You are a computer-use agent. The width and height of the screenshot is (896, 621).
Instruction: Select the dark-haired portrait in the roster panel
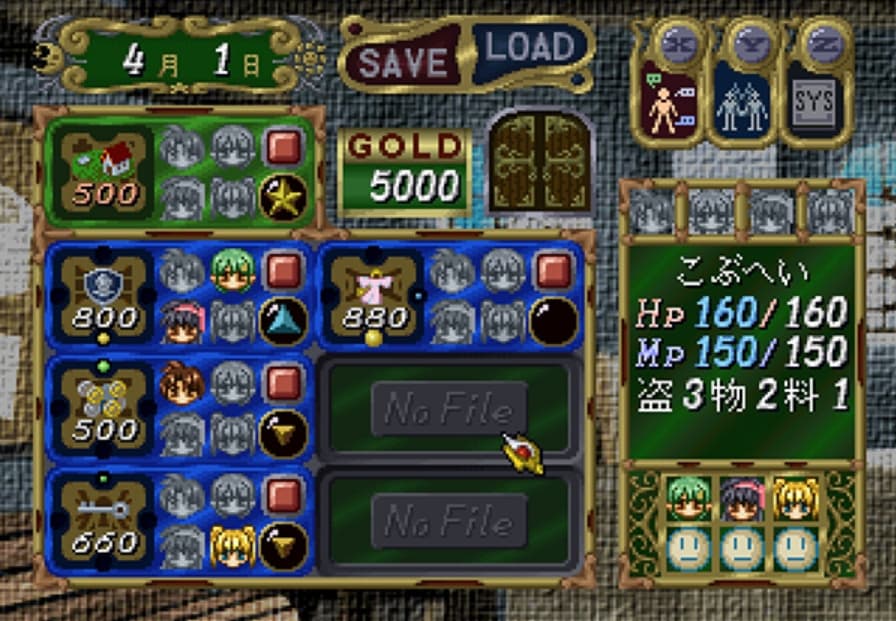[743, 499]
